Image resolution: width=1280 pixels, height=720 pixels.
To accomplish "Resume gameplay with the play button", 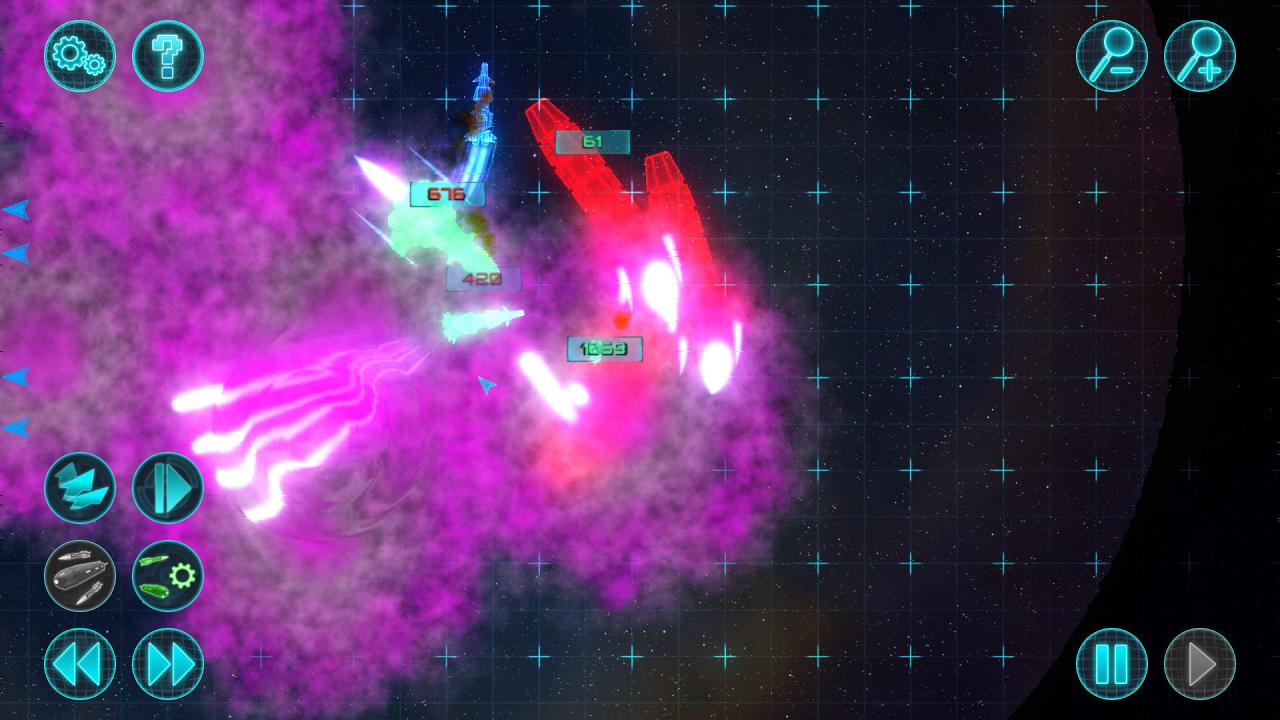I will pos(1200,663).
